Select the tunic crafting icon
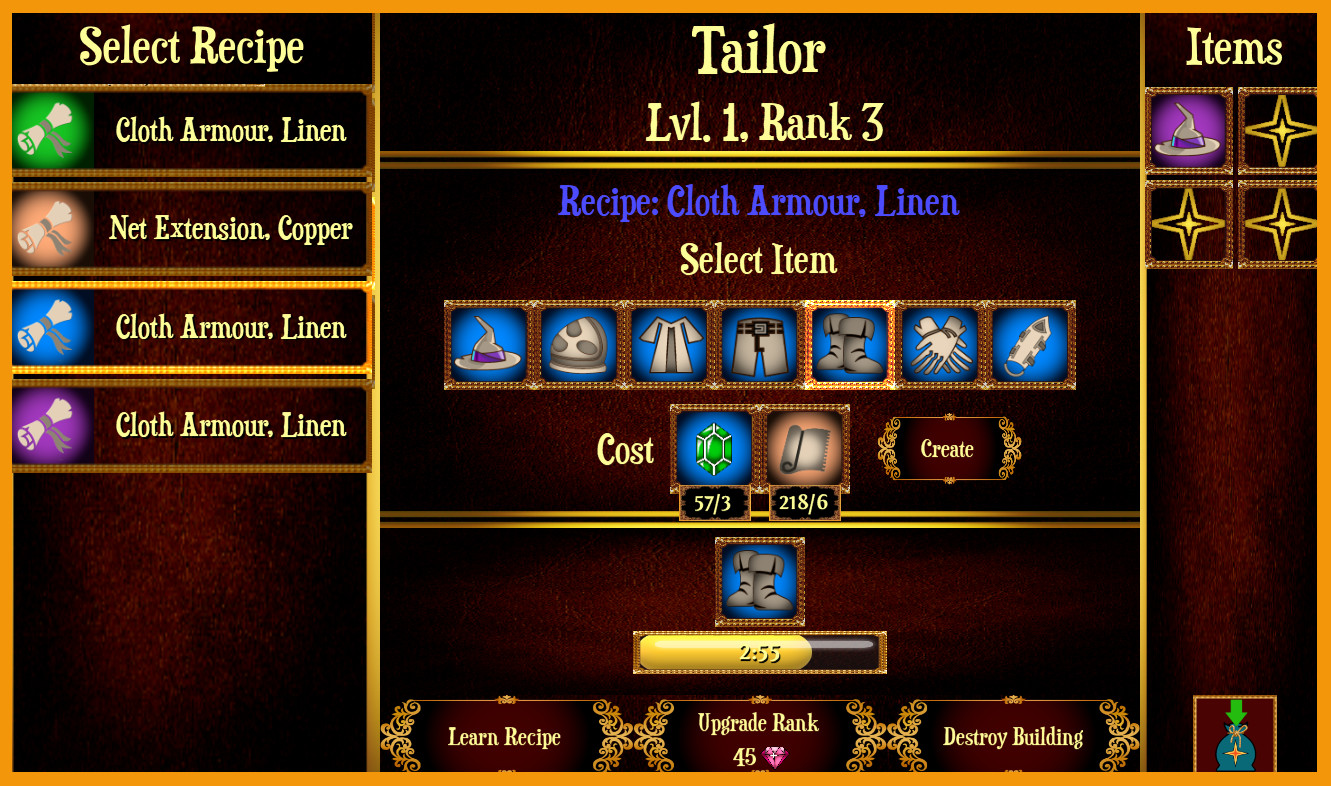Viewport: 1331px width, 786px height. 668,344
